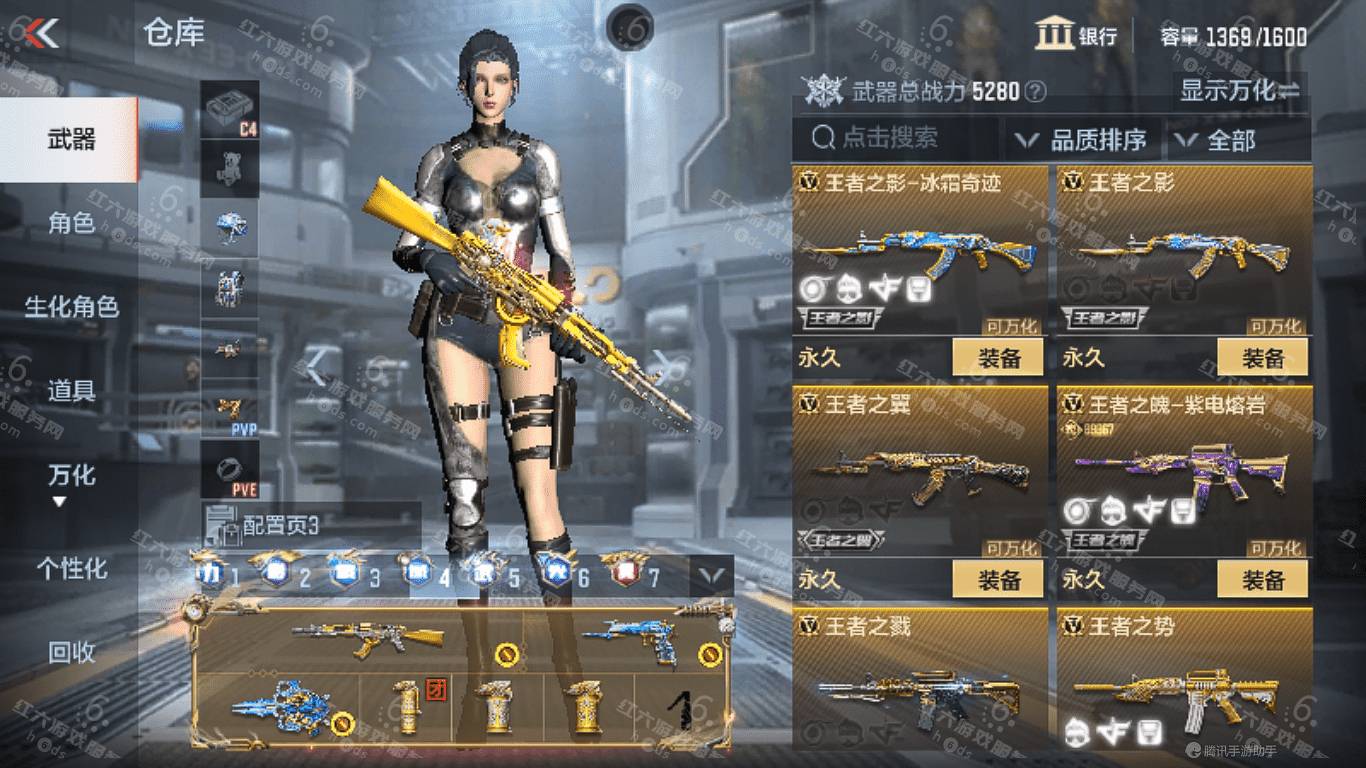
Task: Go back using the arrow button
Action: (x=42, y=34)
